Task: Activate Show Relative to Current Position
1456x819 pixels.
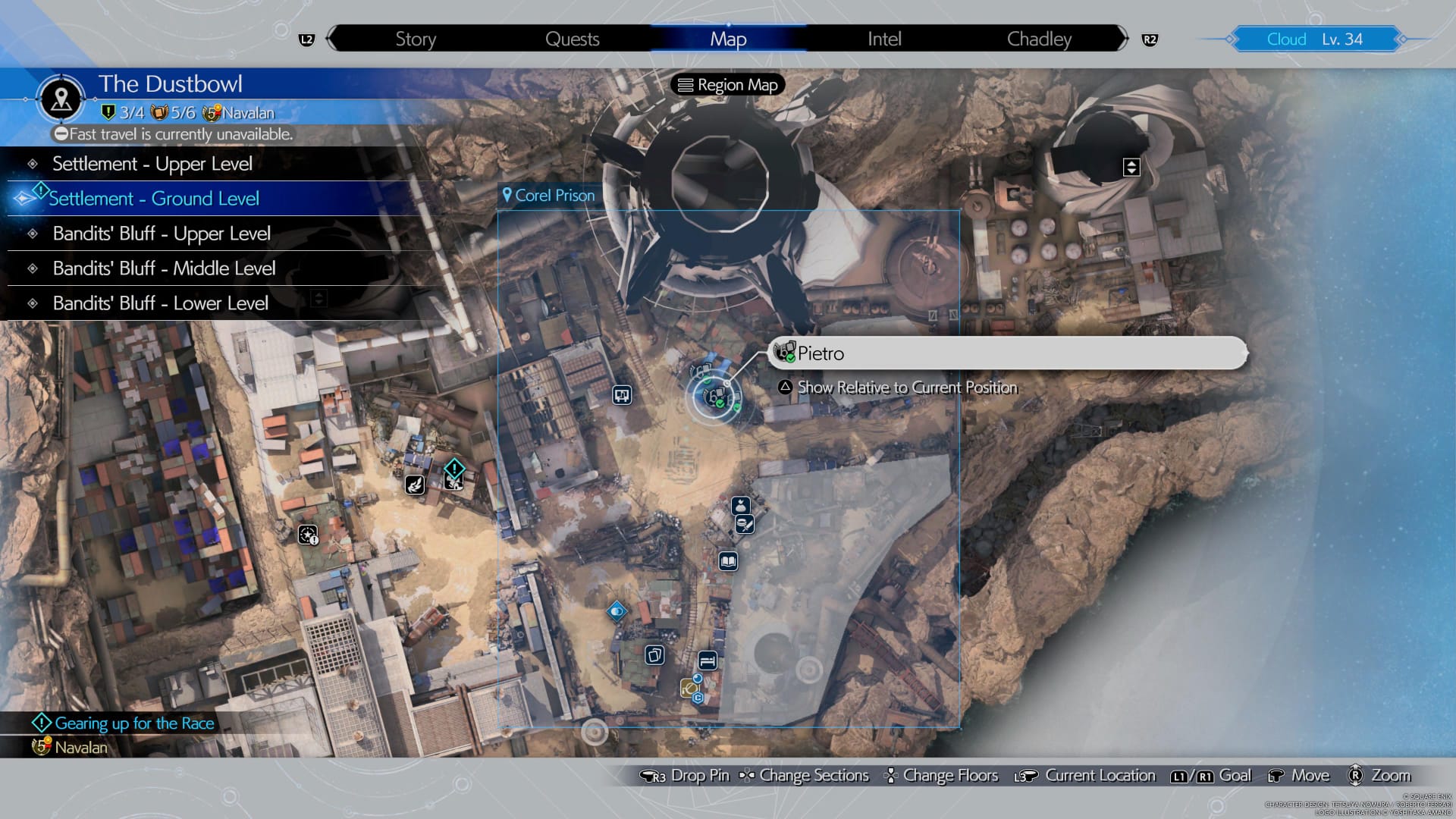Action: click(x=906, y=388)
